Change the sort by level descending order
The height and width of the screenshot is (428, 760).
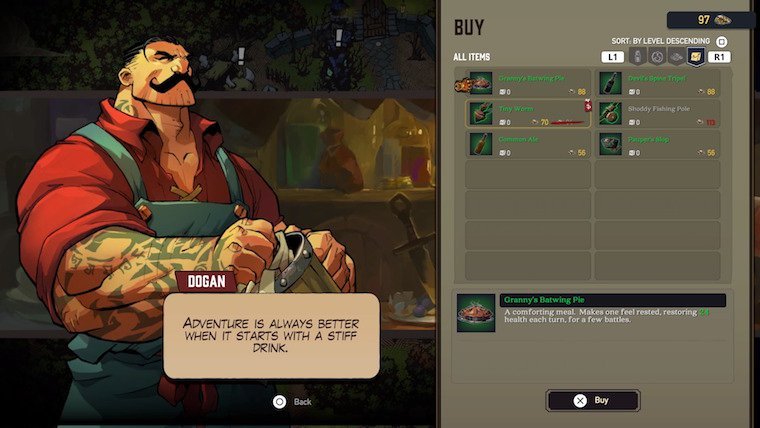(722, 40)
